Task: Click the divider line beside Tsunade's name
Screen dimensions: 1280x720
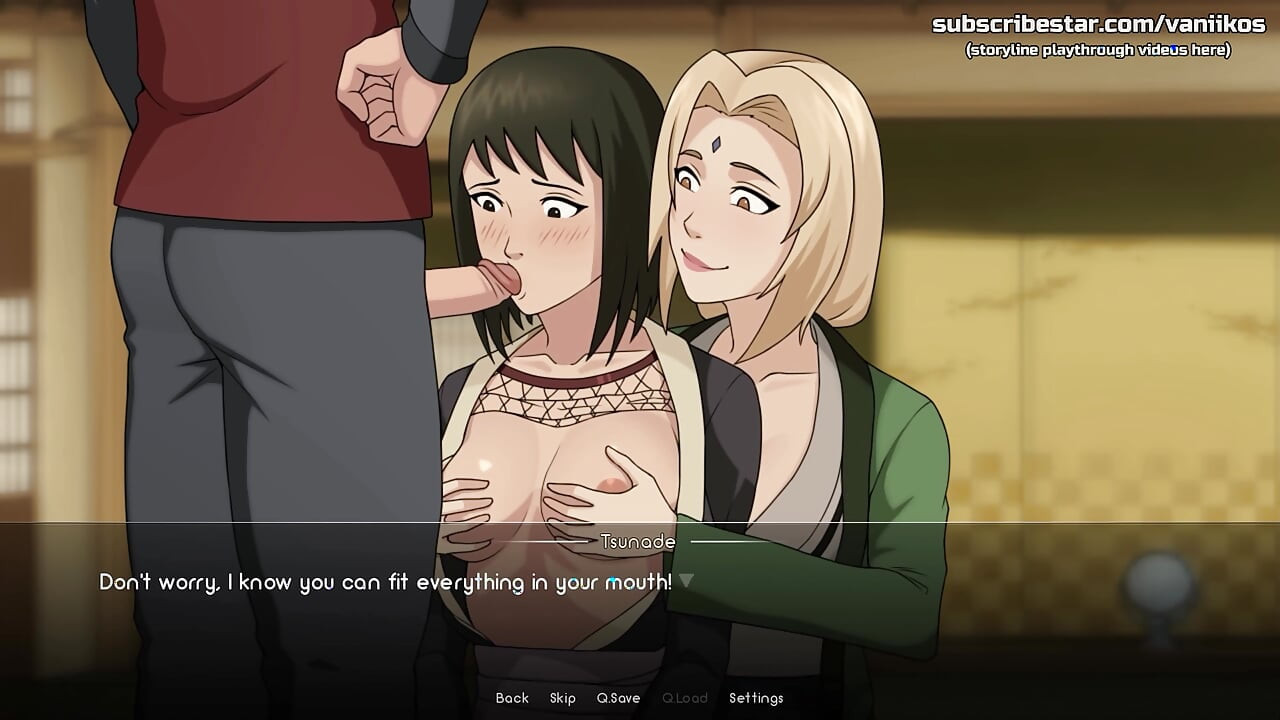Action: (x=720, y=541)
